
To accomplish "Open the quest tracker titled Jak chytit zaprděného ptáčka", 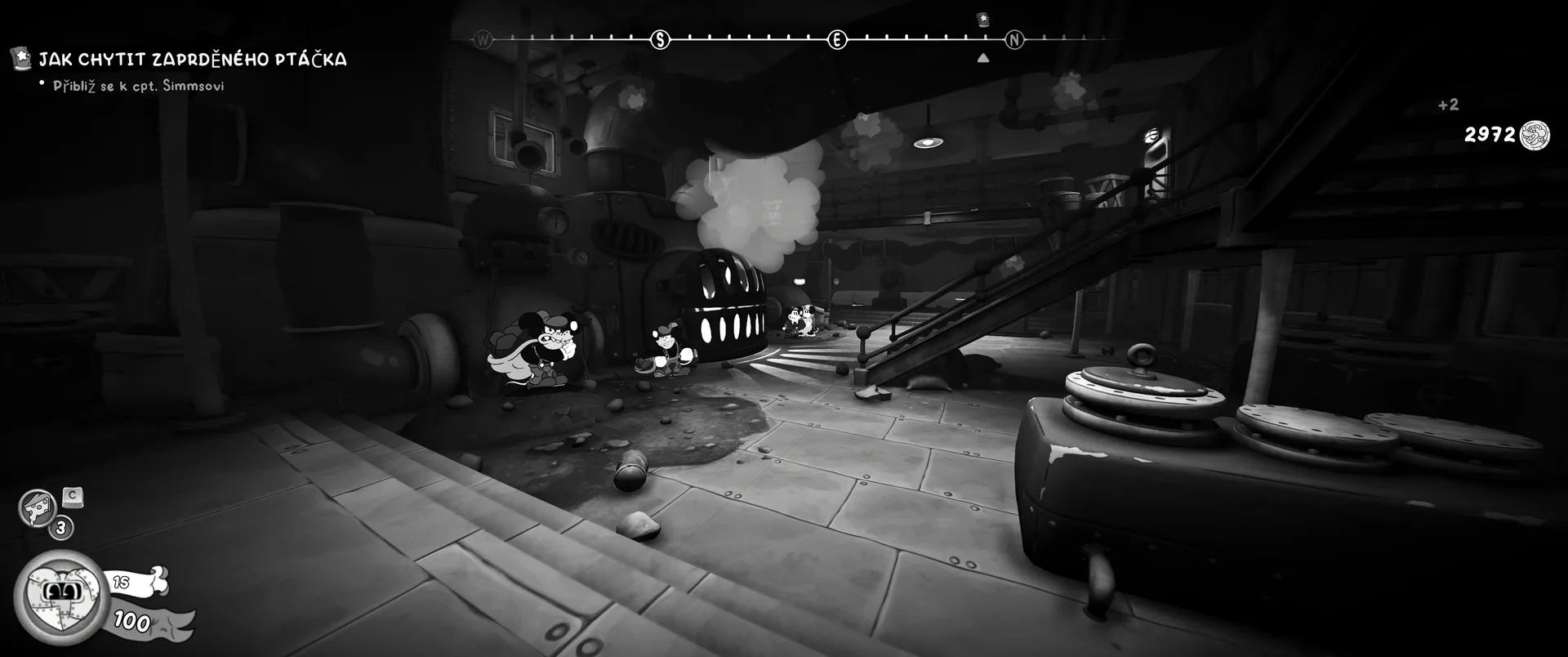I will (192, 59).
